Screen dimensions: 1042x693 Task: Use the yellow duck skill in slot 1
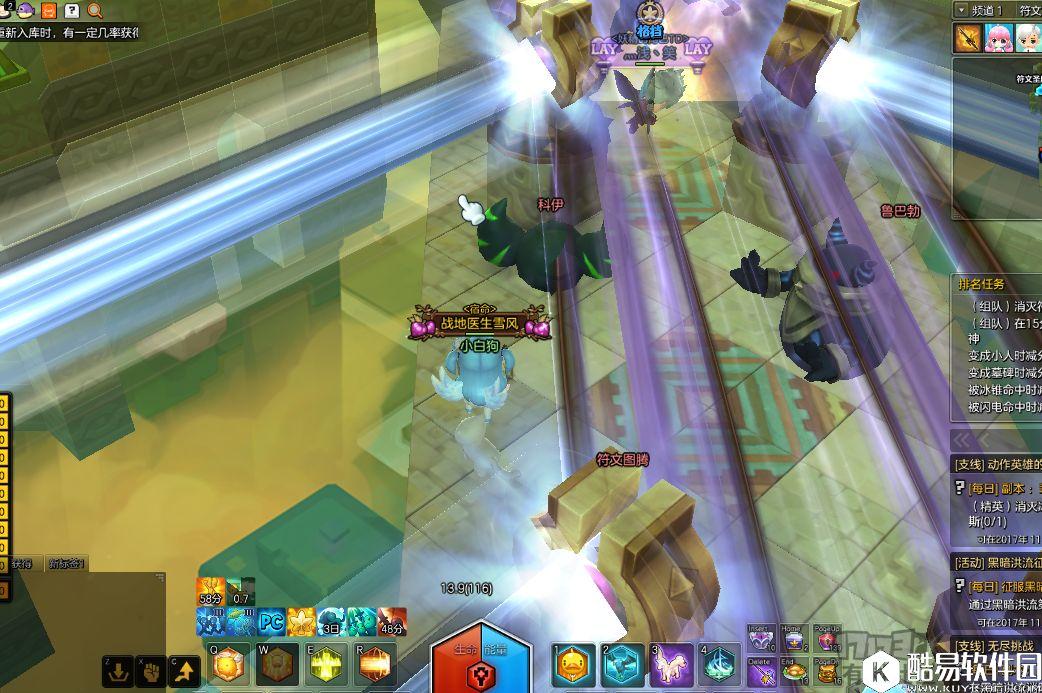coord(572,665)
